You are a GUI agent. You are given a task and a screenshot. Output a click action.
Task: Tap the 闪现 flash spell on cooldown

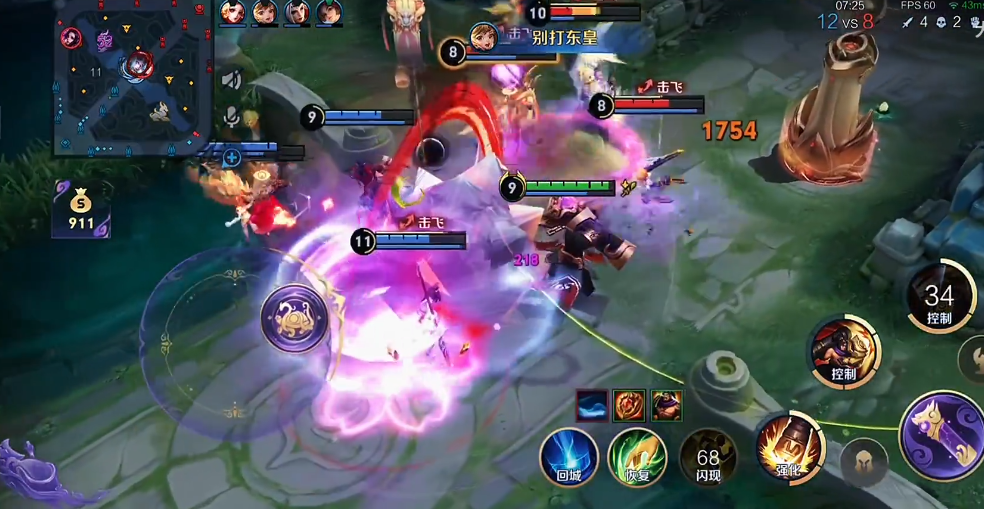(x=708, y=457)
